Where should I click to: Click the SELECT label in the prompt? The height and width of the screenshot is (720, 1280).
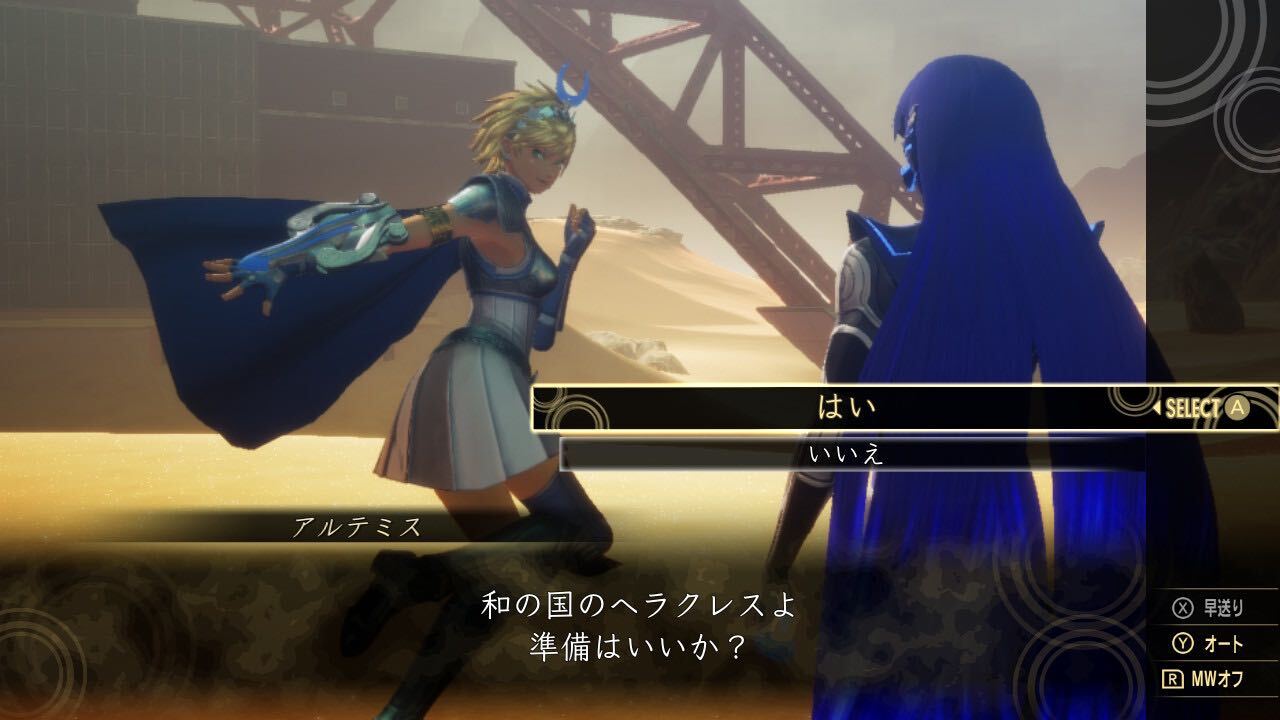coord(1193,408)
